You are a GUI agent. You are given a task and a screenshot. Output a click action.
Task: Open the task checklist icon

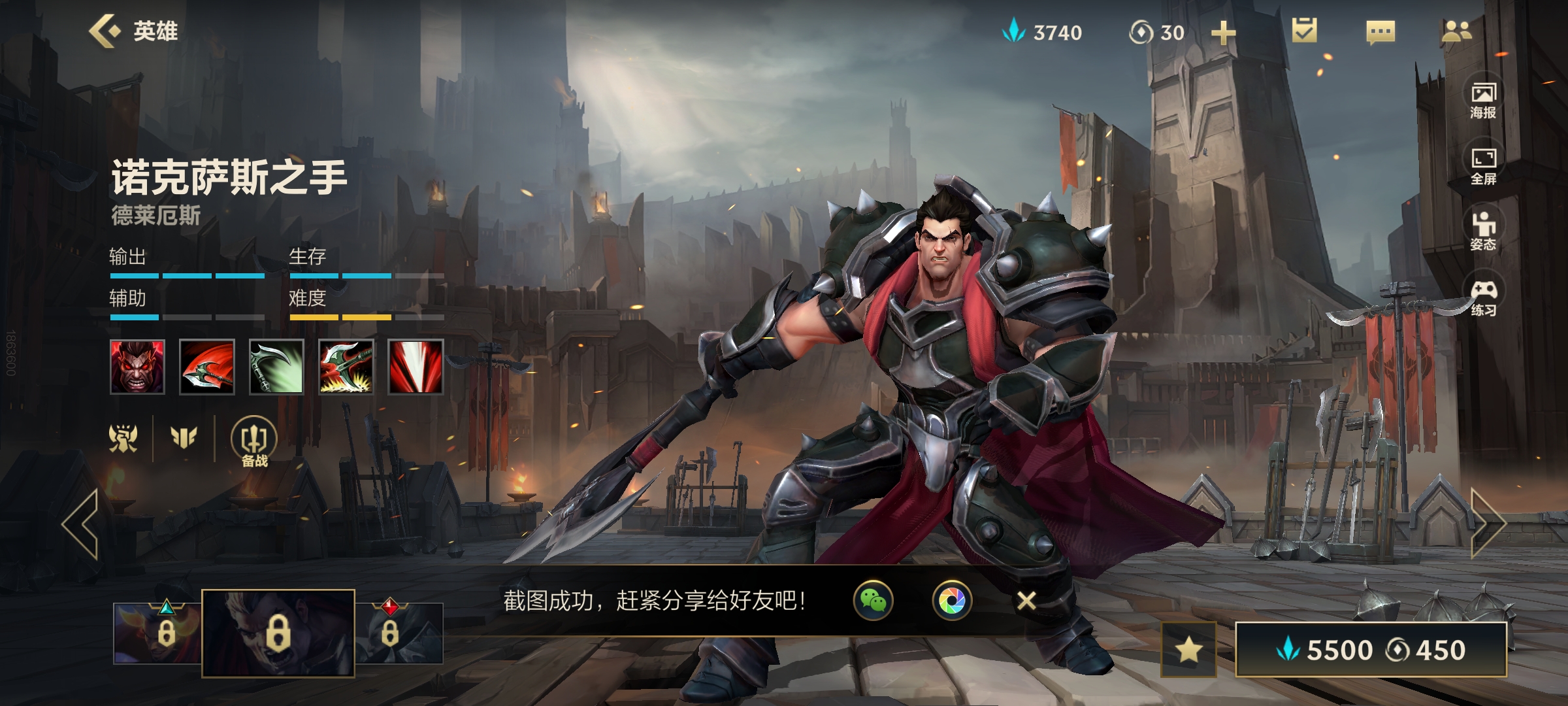[1304, 31]
